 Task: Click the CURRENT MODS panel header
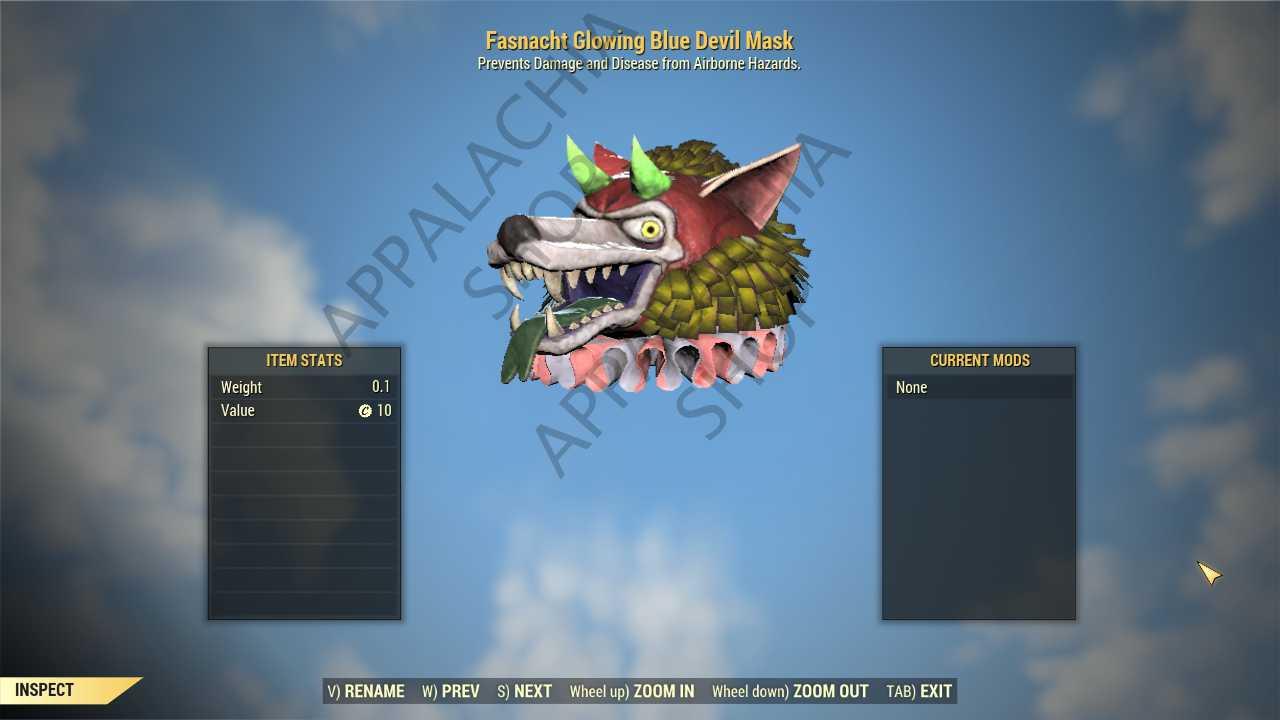(980, 361)
